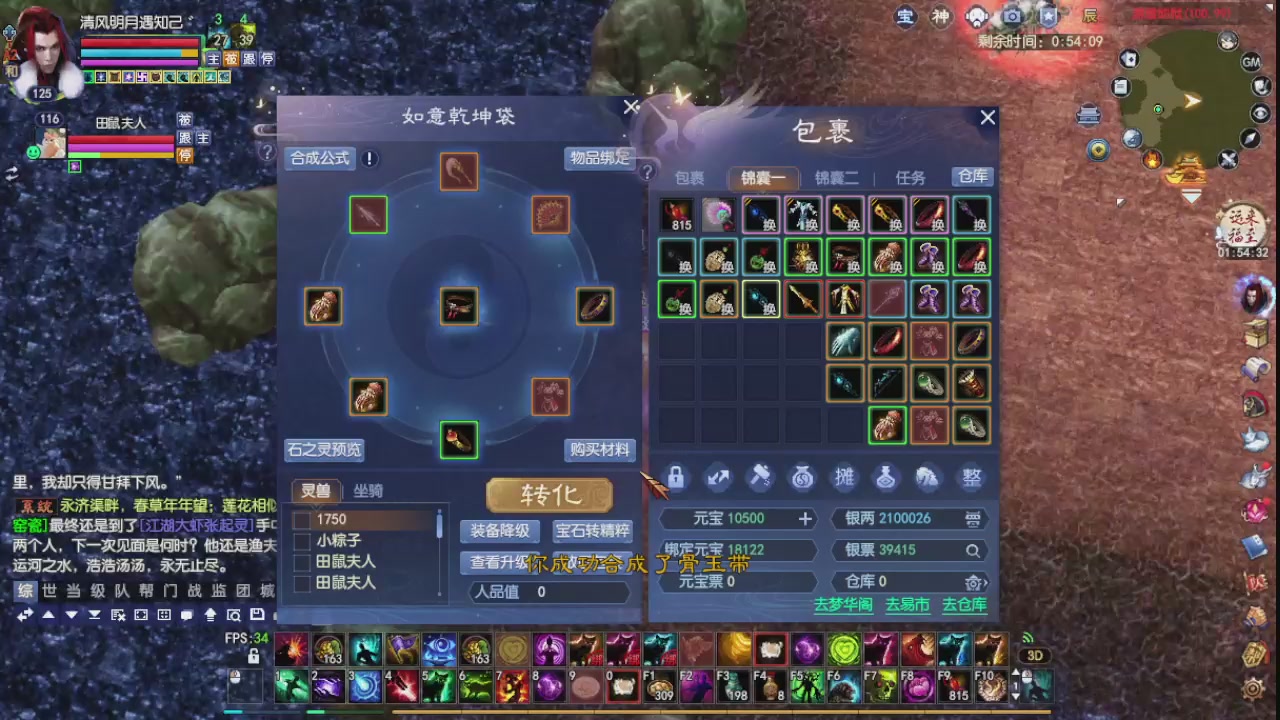Click the potion bottle icon in the bag toolbar
Image resolution: width=1280 pixels, height=720 pixels.
[887, 478]
